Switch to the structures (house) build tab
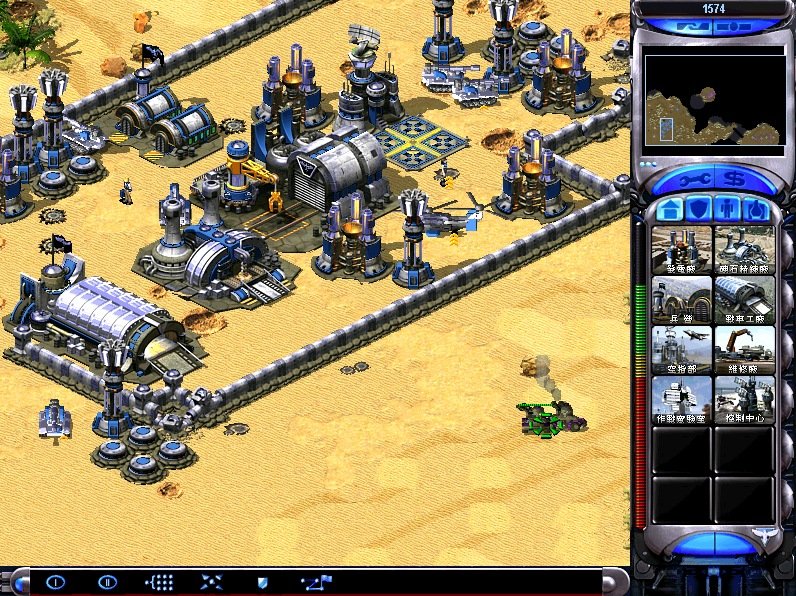 click(x=670, y=211)
